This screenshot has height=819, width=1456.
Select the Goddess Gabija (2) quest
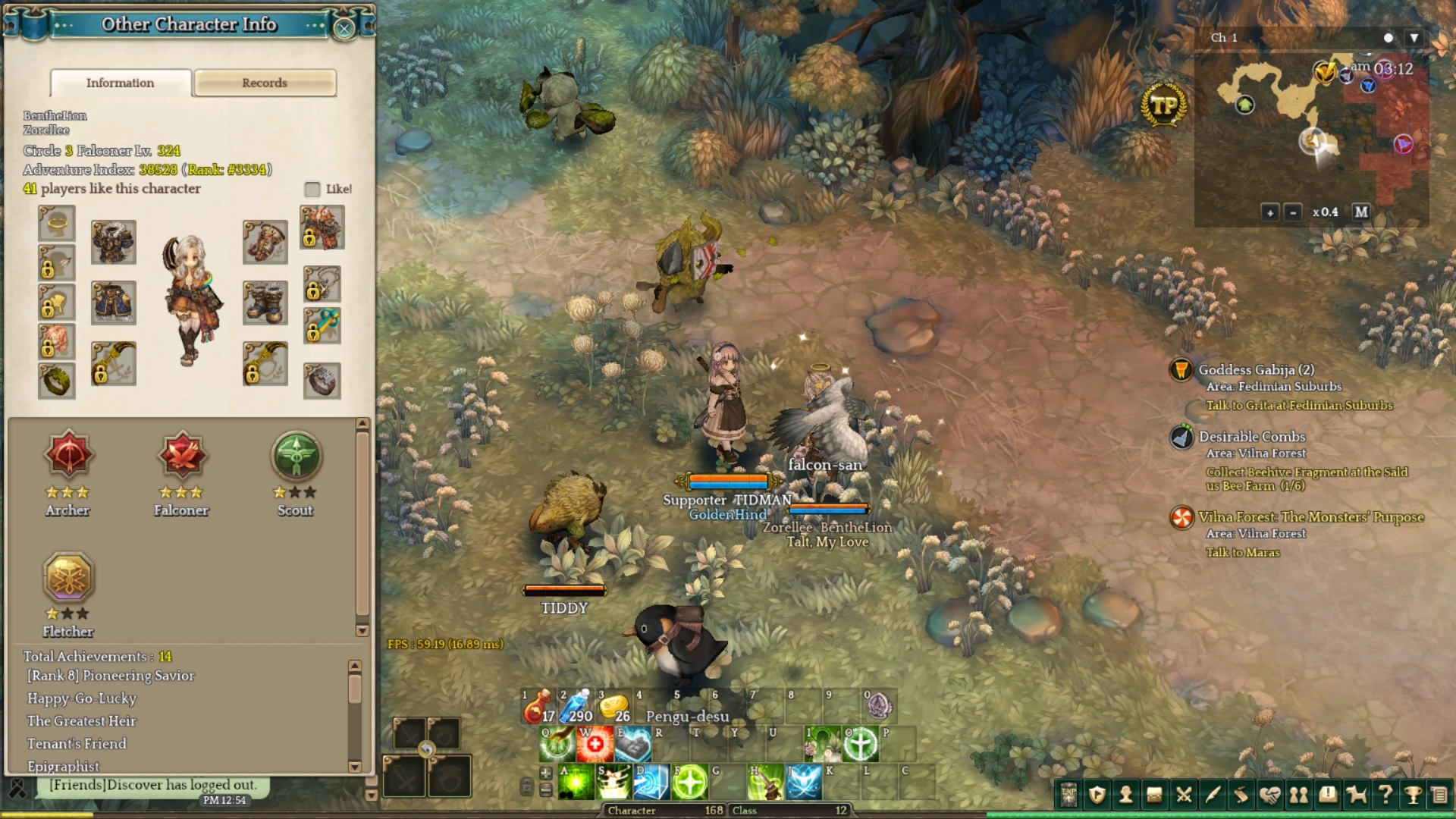(x=1256, y=370)
